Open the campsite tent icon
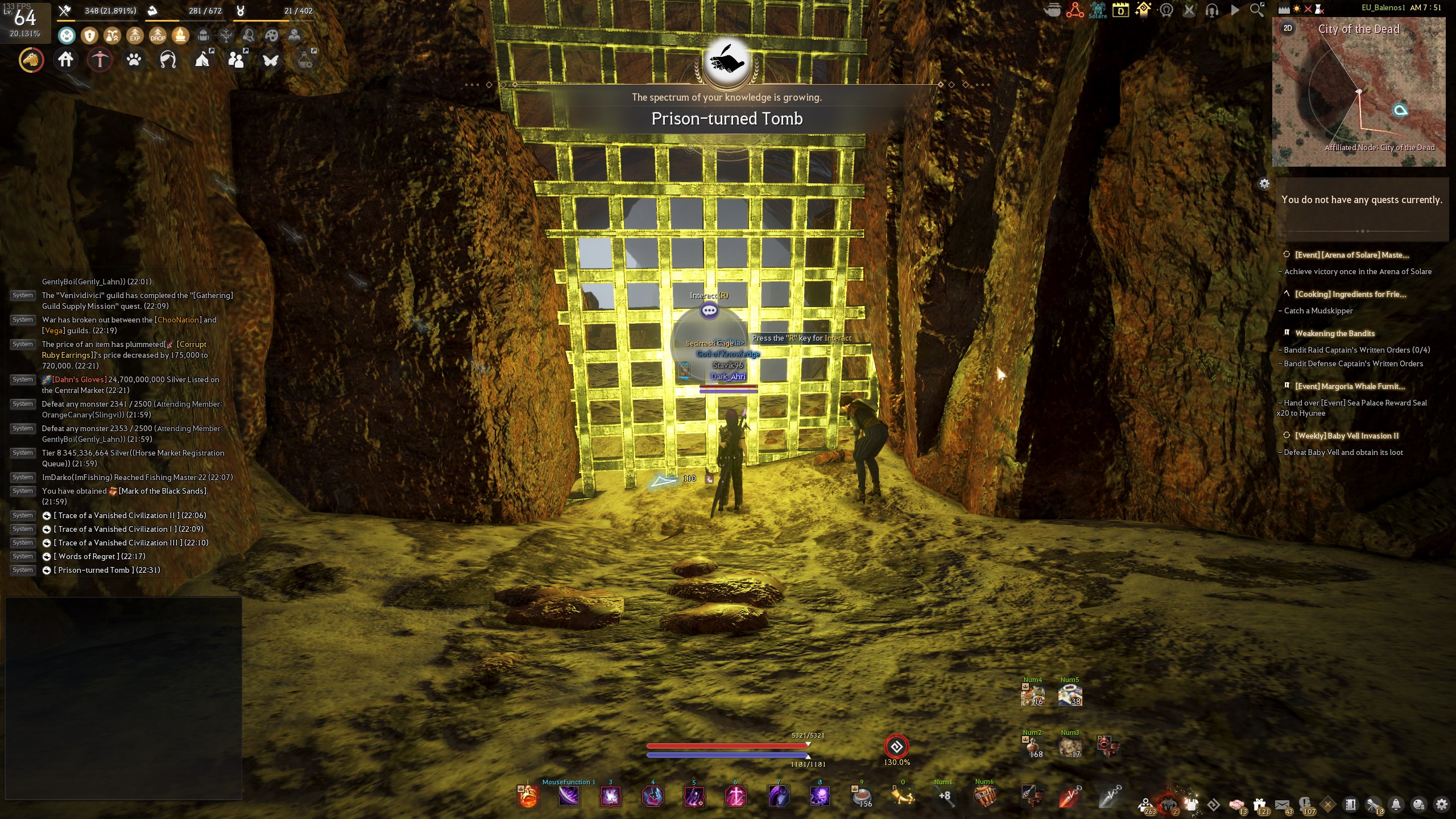The width and height of the screenshot is (1456, 819). tap(202, 61)
